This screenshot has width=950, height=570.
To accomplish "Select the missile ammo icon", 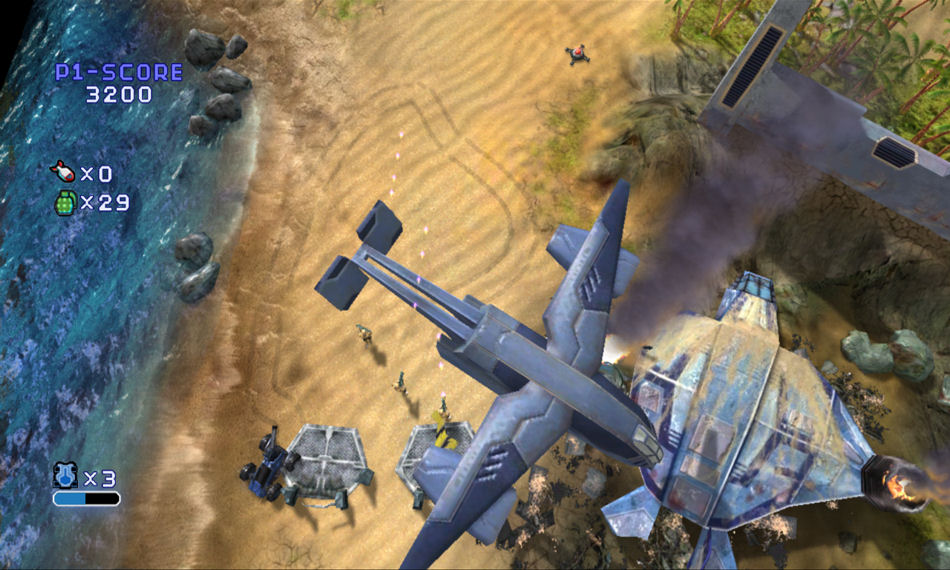I will click(63, 173).
